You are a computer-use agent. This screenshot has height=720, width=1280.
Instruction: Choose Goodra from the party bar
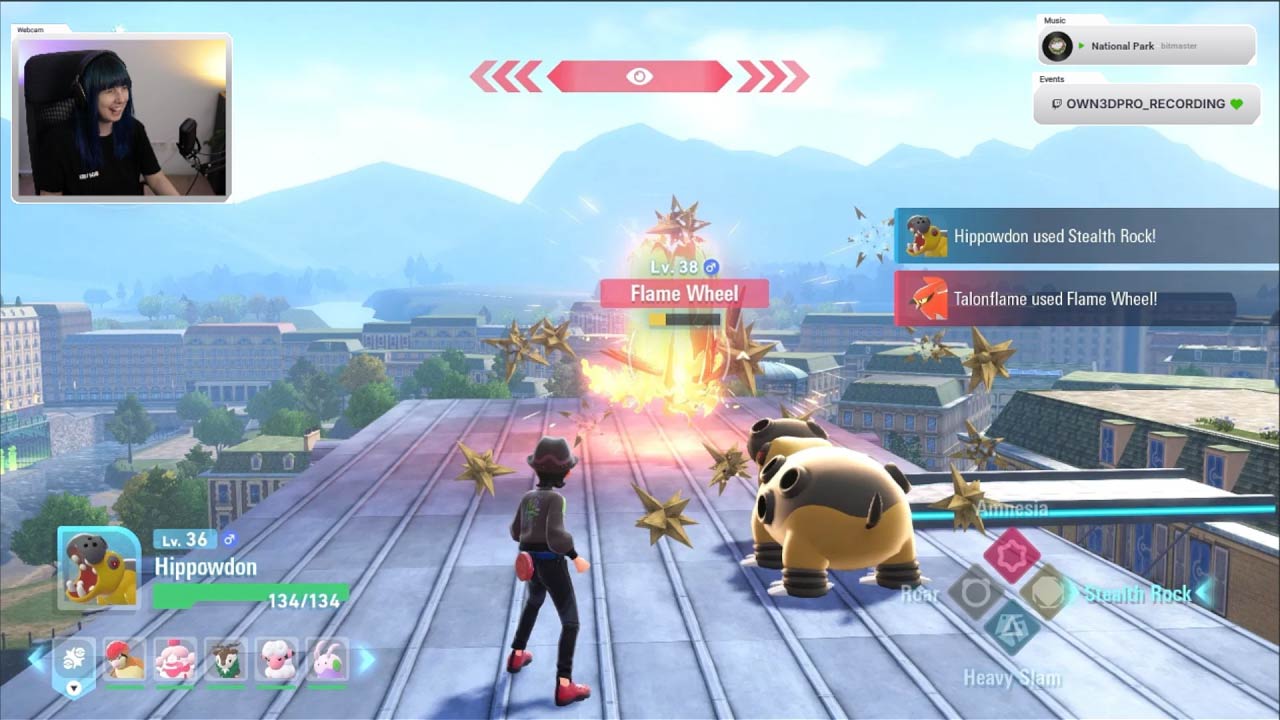(327, 660)
